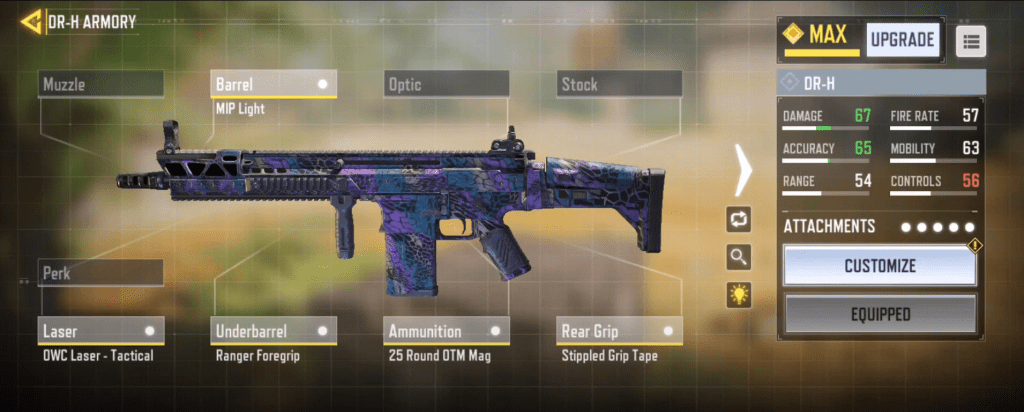Open the Underbarrel attachment slot
1024x412 pixels.
274,330
